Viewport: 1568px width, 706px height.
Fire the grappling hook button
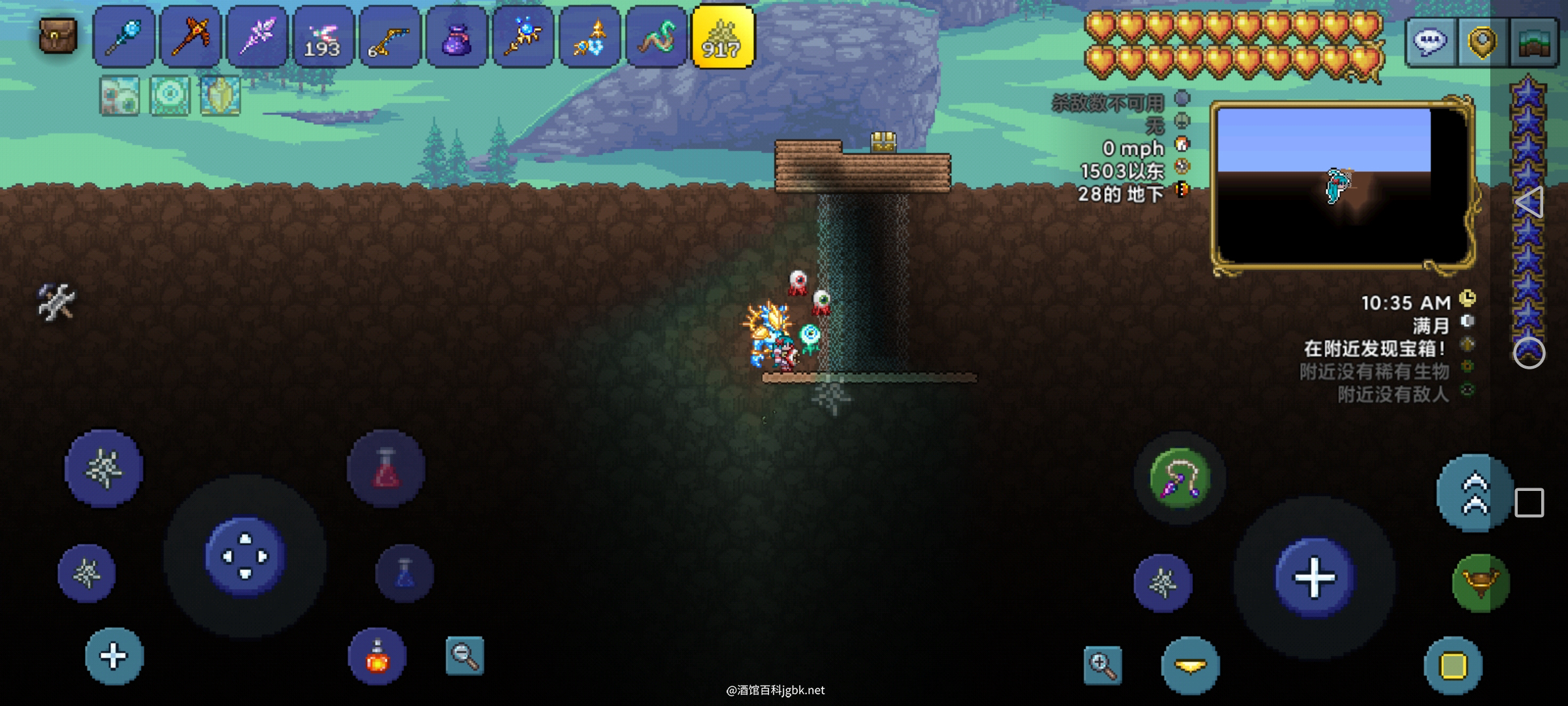click(x=1179, y=479)
